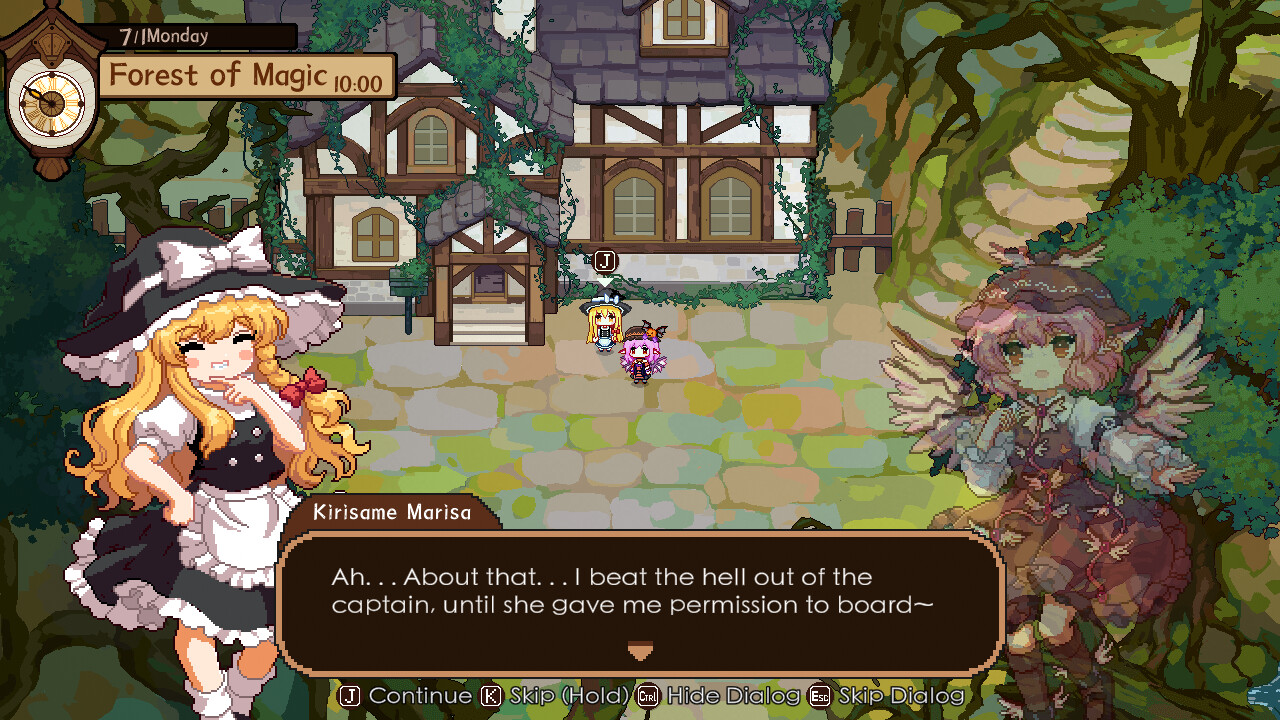This screenshot has width=1280, height=720.
Task: Click the down arrow to advance dialogue
Action: [640, 651]
